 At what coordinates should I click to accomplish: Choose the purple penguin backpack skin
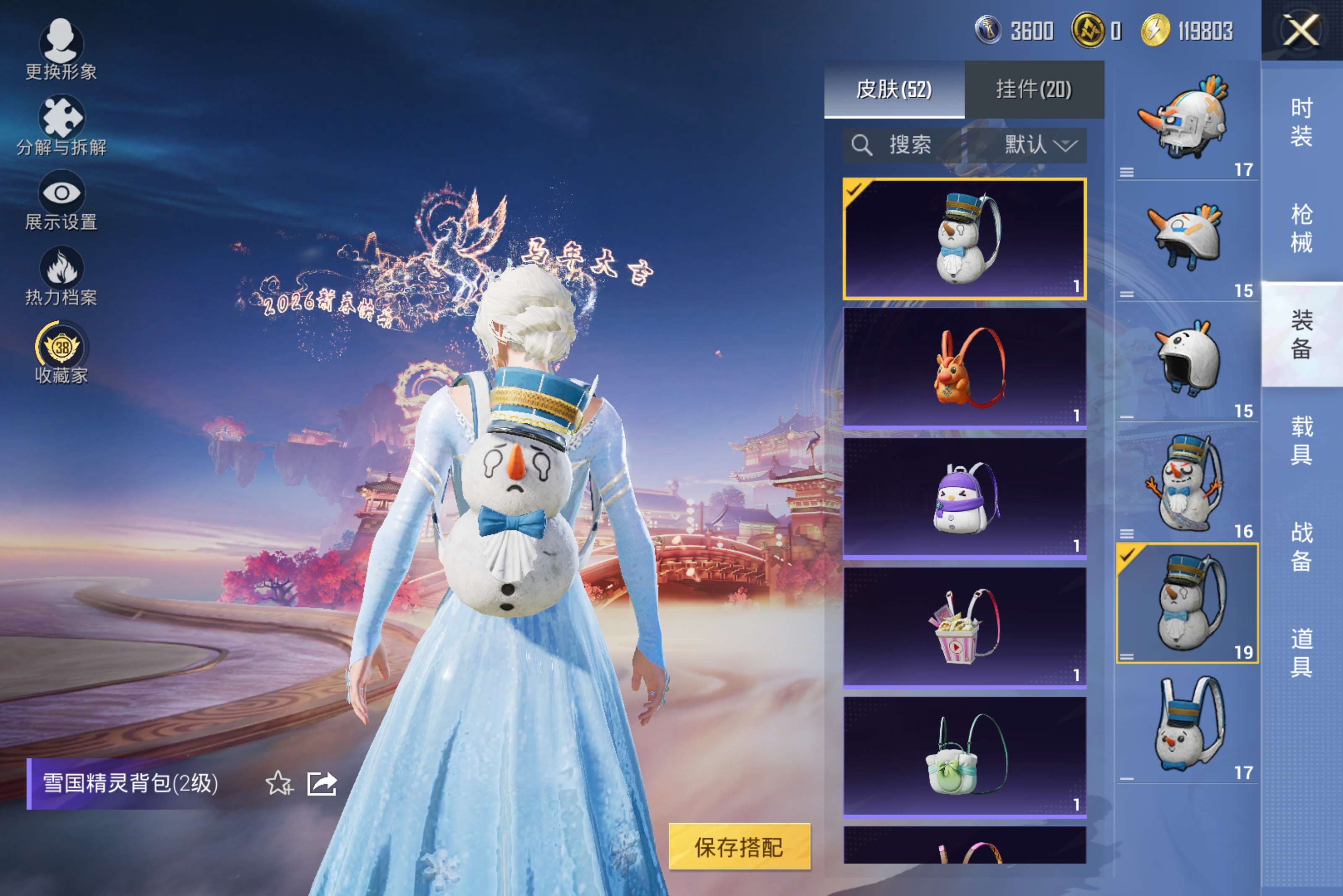pyautogui.click(x=964, y=497)
